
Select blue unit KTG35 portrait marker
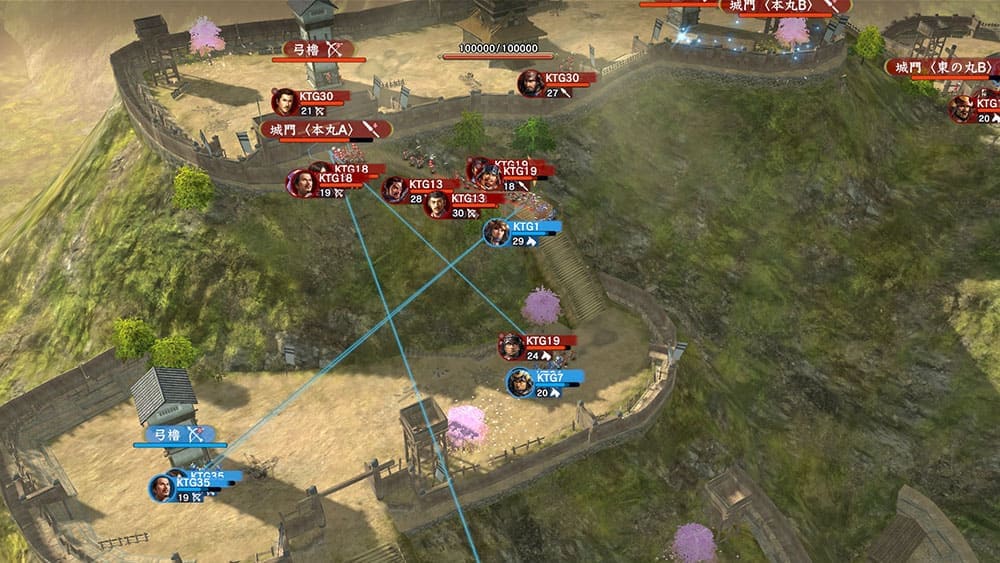tap(161, 487)
